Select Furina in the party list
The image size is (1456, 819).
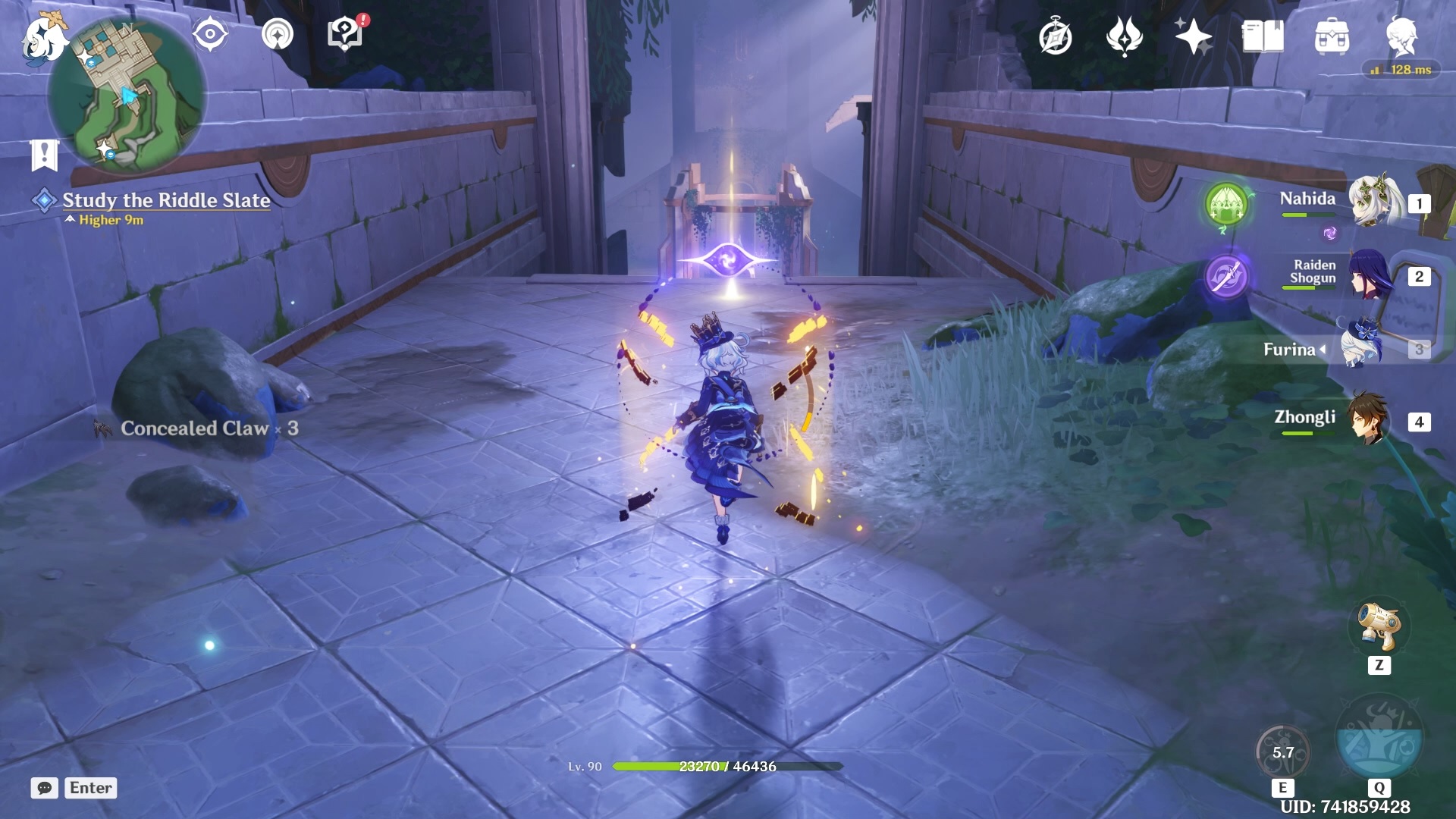[x=1362, y=348]
